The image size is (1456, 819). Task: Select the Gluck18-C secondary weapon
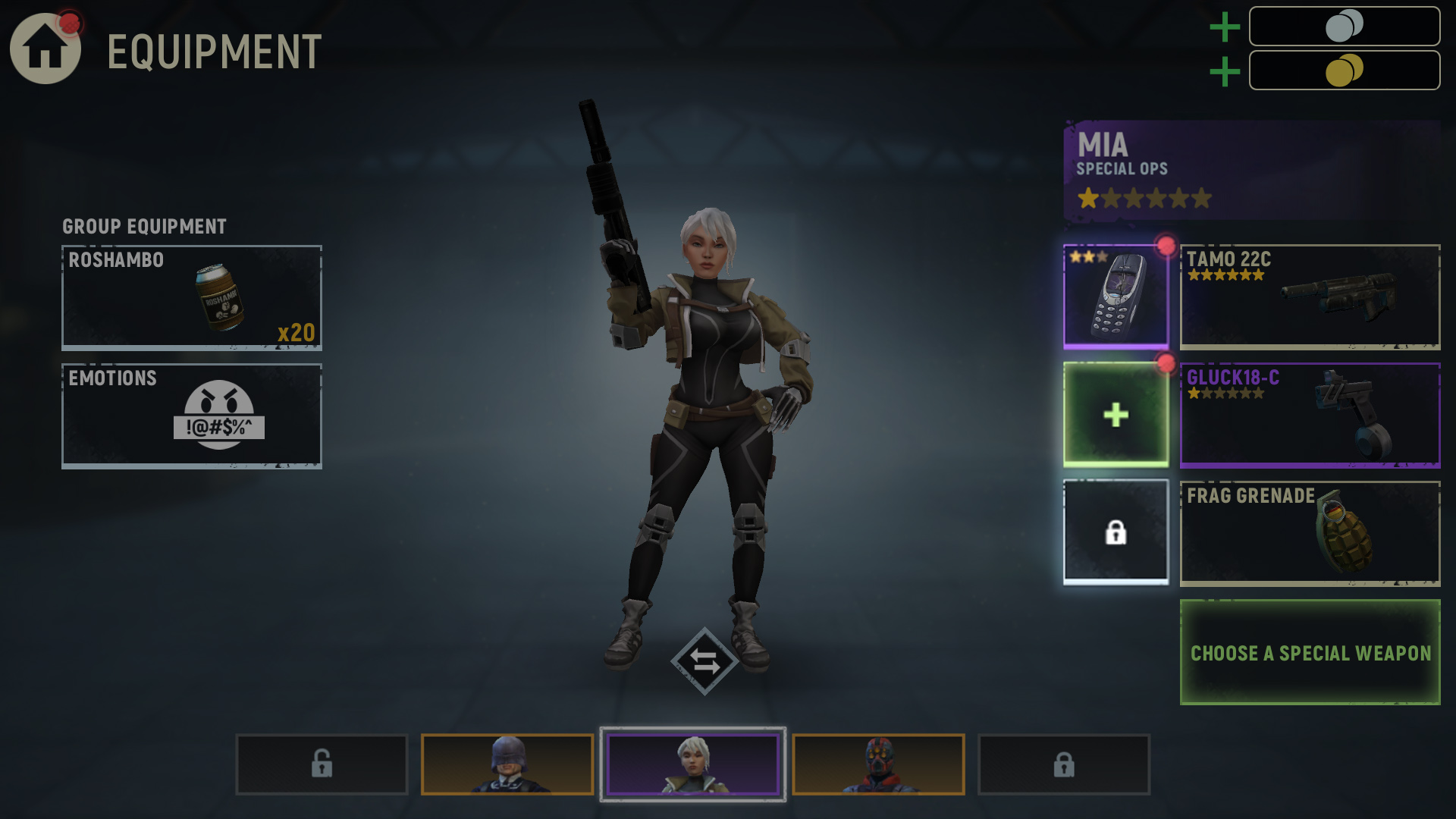(1310, 415)
